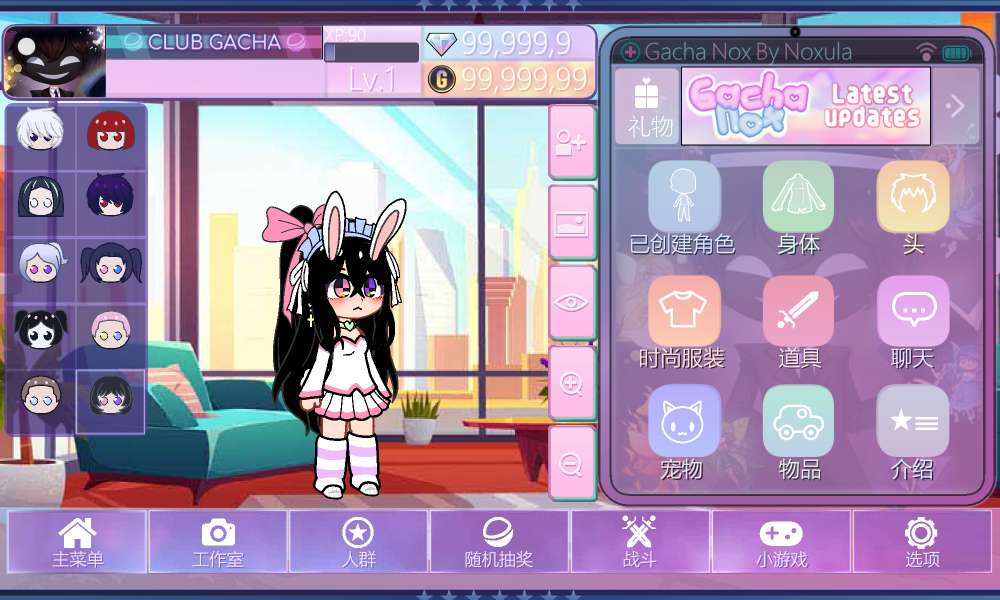Open the 礼物 gift box
Screen dimensions: 1000x600
coord(647,106)
